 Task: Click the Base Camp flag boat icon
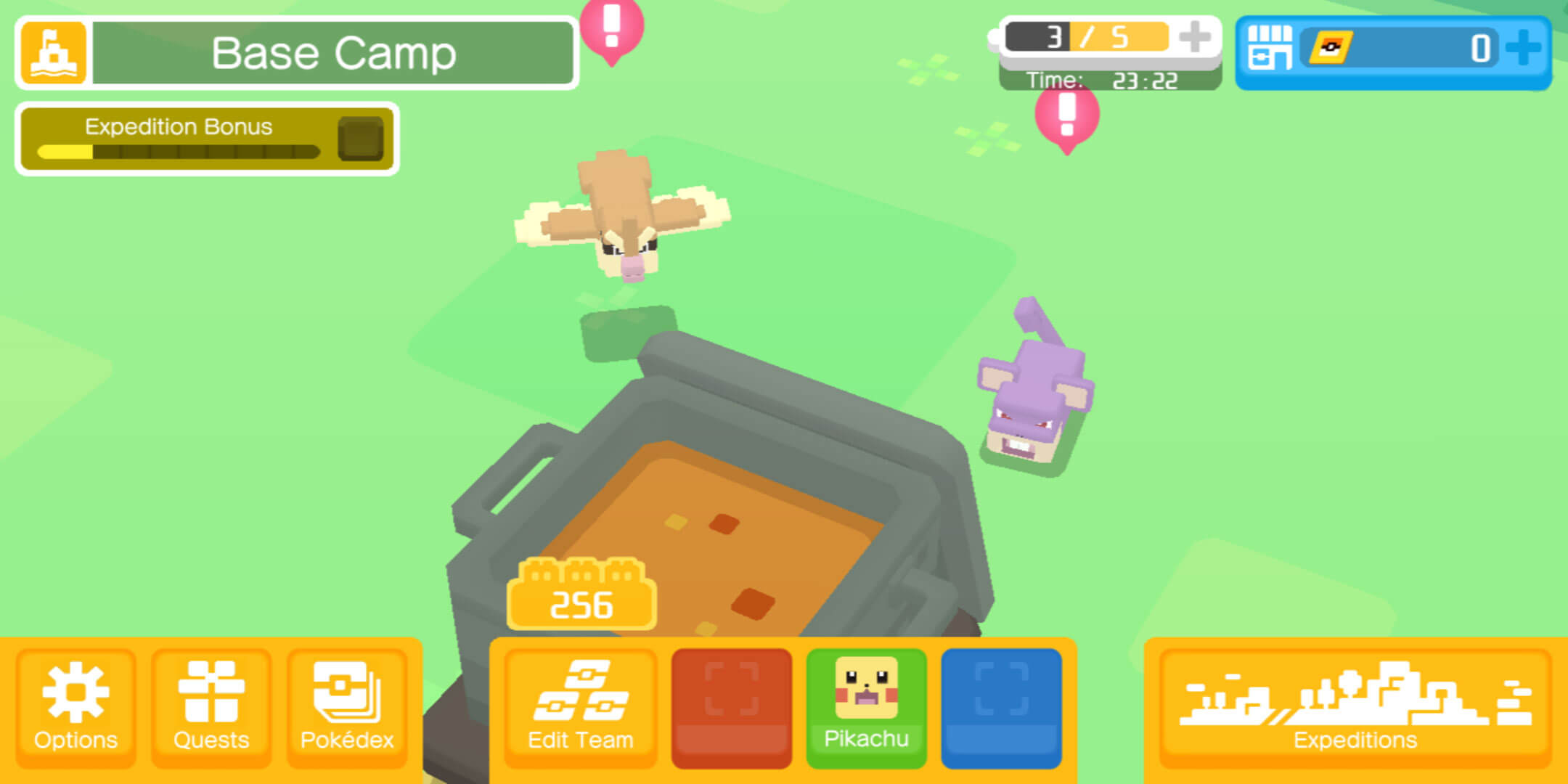[52, 54]
